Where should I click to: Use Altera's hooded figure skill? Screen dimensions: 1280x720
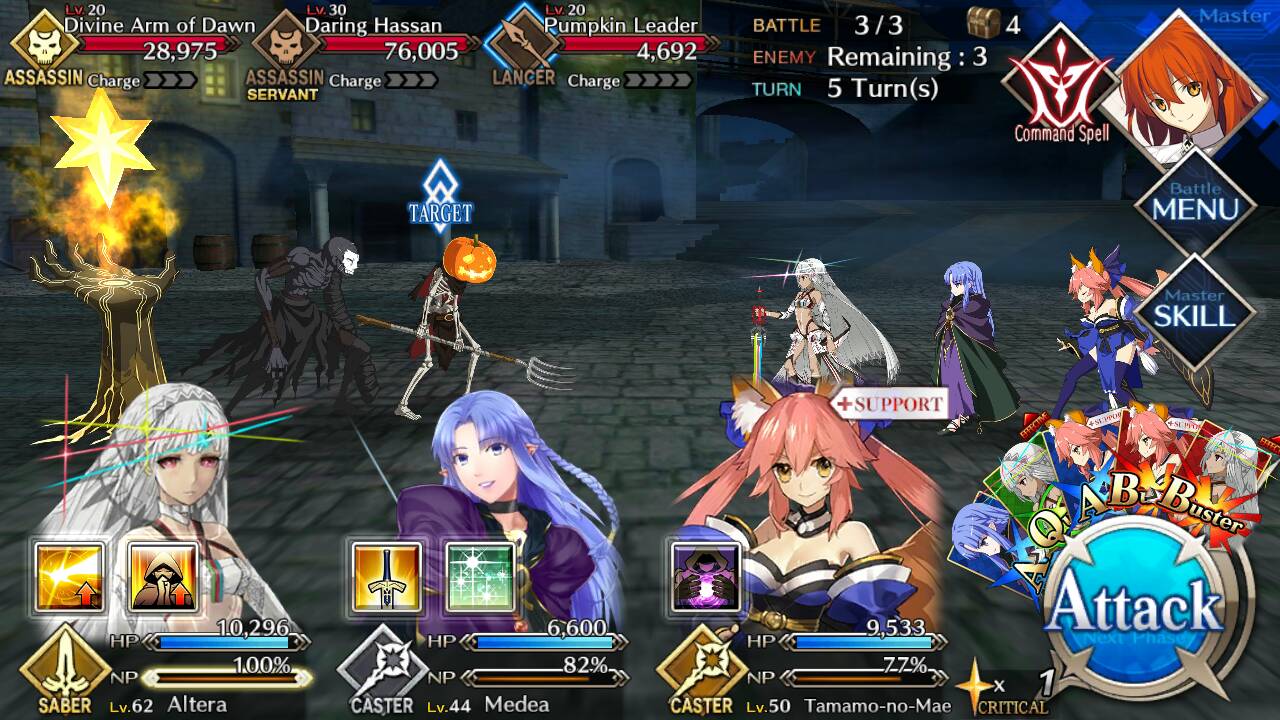(x=163, y=577)
